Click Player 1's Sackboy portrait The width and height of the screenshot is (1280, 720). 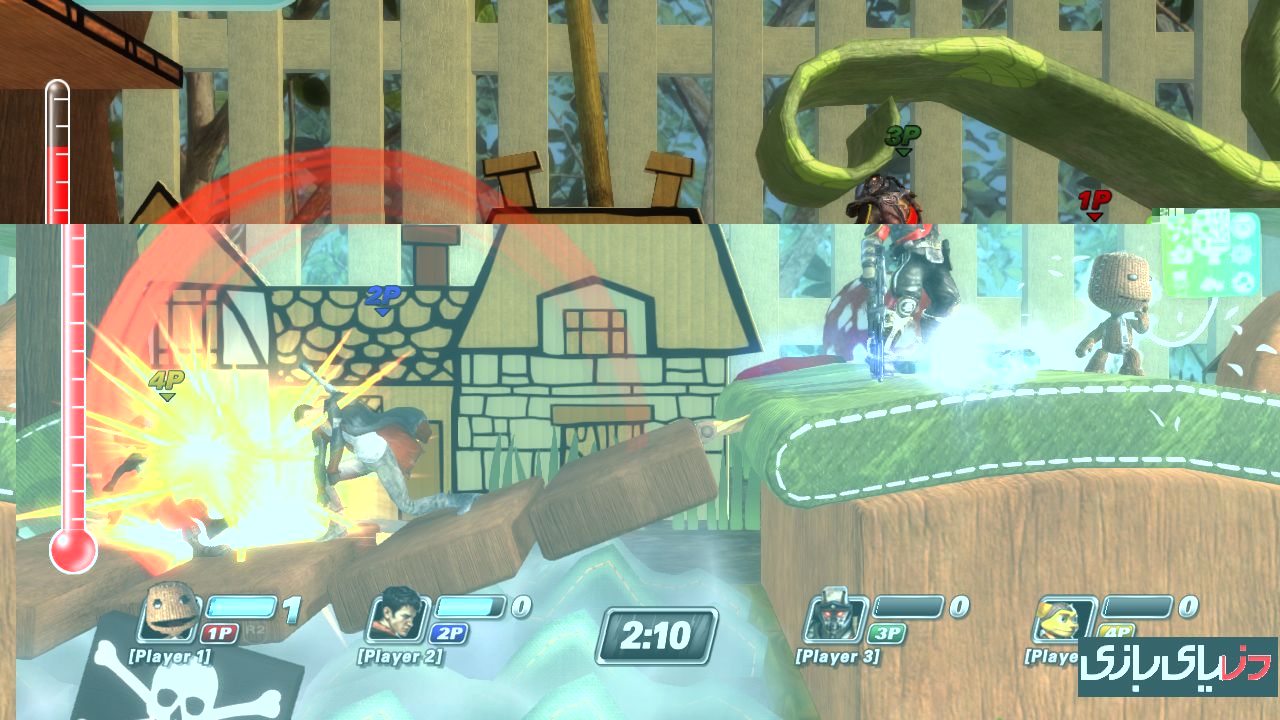(x=166, y=611)
